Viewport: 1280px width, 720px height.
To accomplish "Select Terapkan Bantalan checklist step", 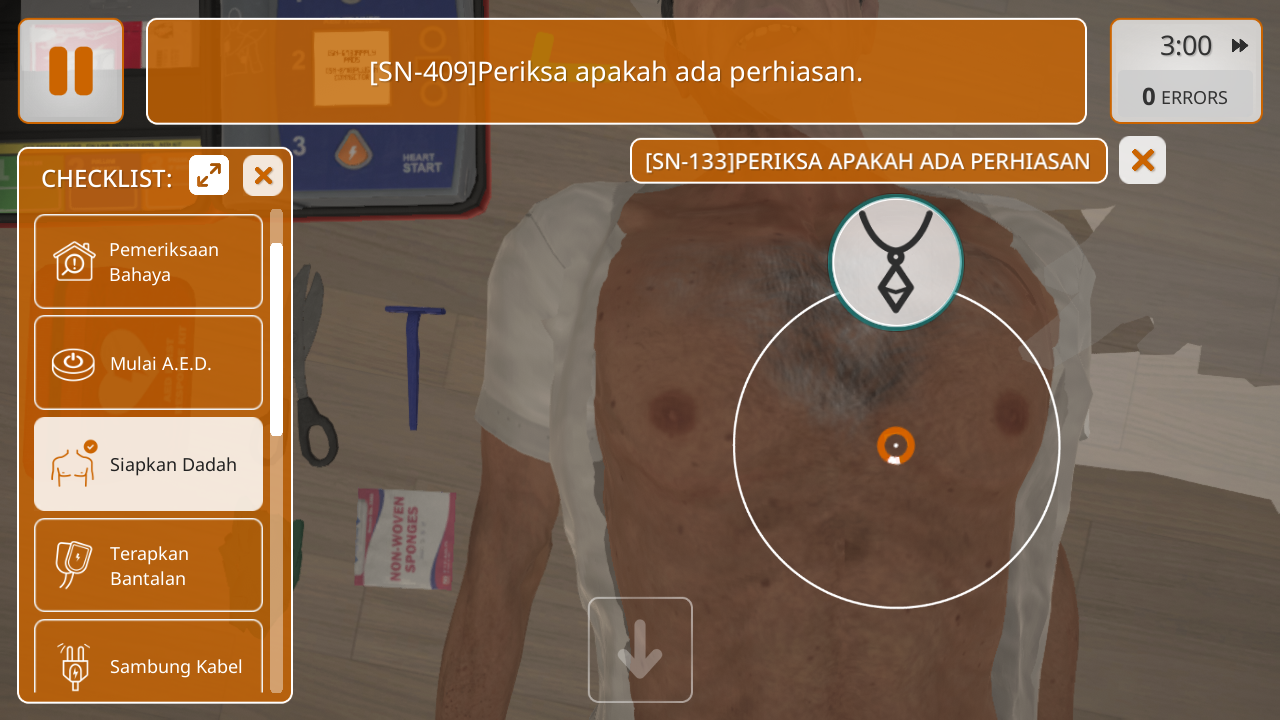I will click(148, 565).
